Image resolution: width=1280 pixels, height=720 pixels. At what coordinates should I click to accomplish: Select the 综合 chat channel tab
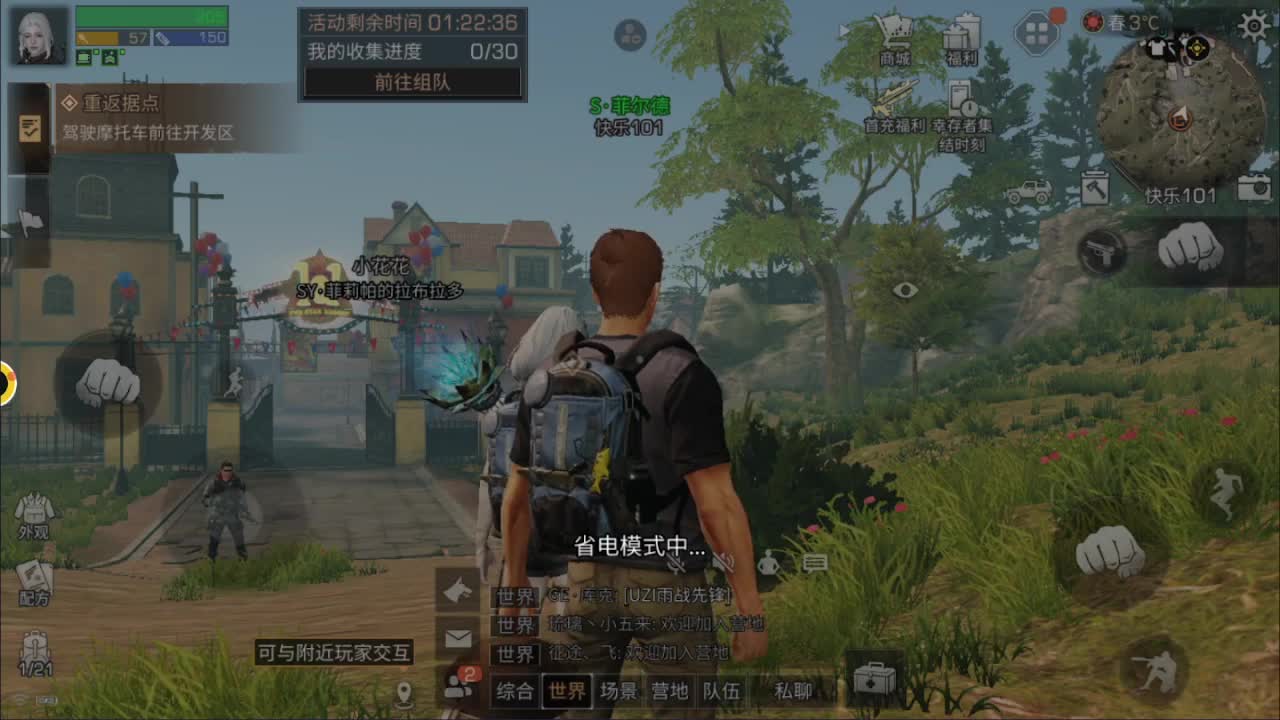515,691
